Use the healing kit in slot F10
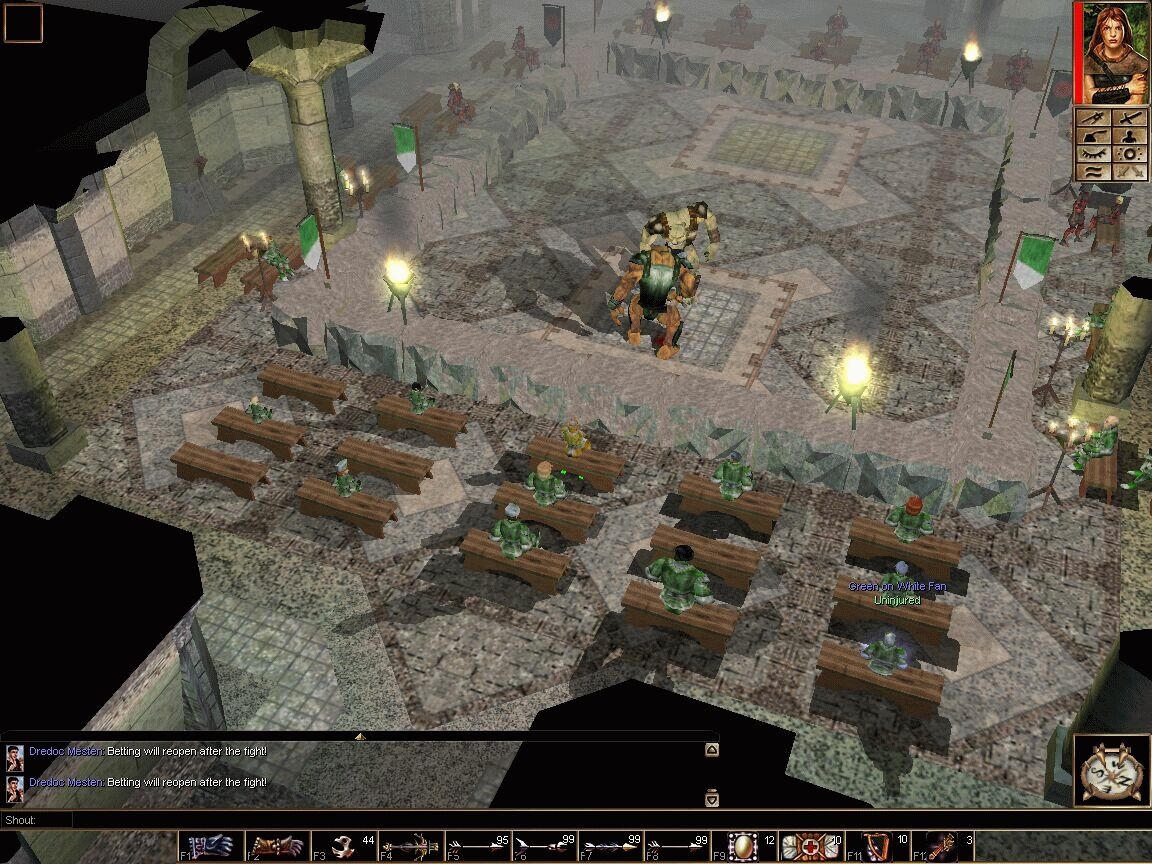Viewport: 1152px width, 864px height. [x=809, y=847]
